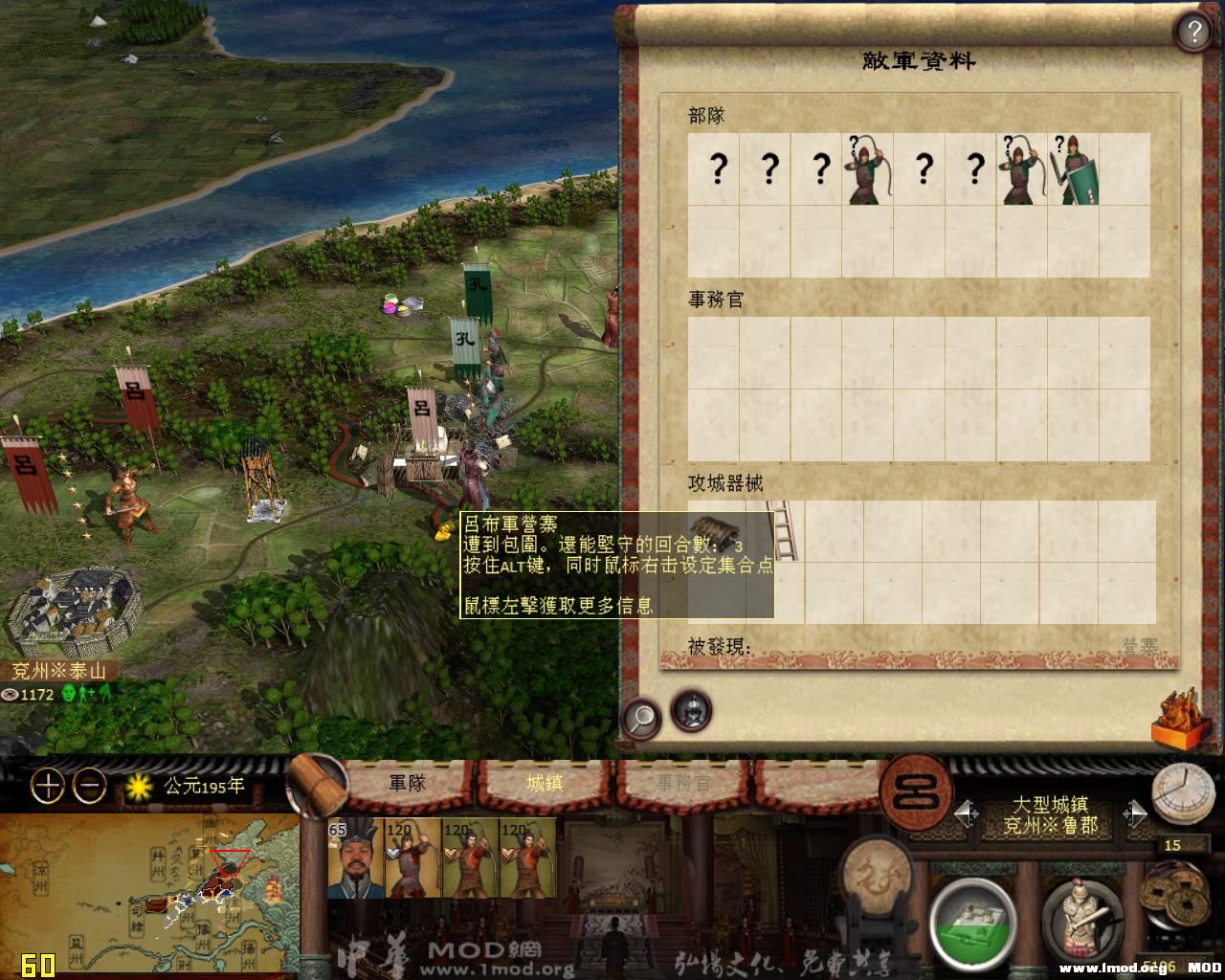
Task: Show the general's helmet portrait button
Action: tap(691, 709)
